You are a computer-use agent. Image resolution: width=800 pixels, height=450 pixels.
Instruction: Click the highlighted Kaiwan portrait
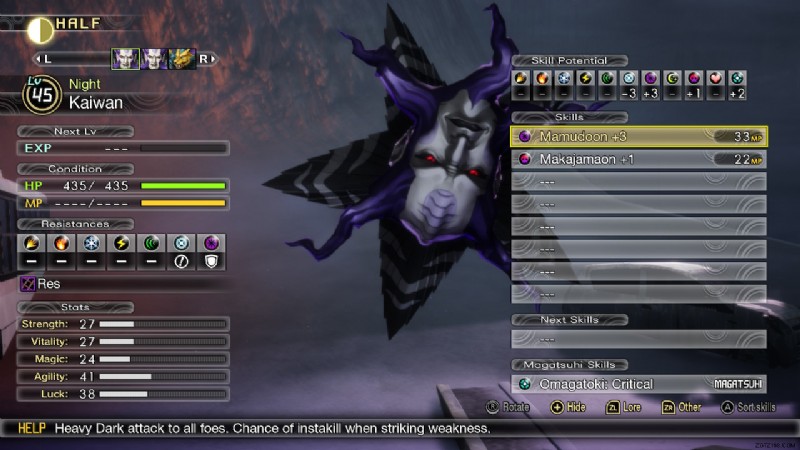pos(125,60)
